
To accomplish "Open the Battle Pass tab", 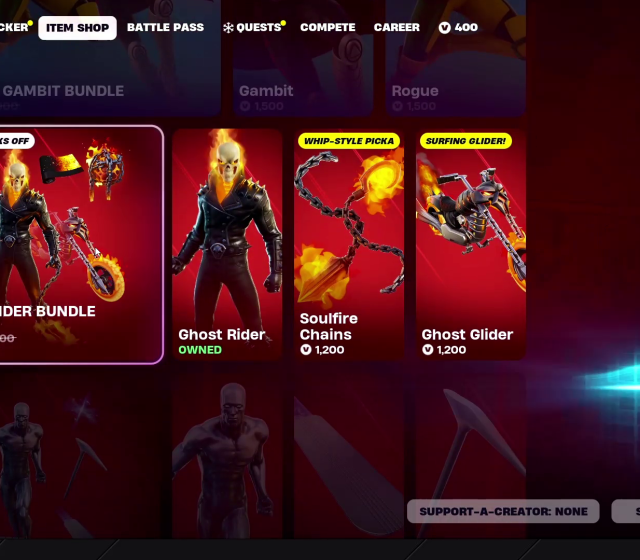I will [165, 28].
